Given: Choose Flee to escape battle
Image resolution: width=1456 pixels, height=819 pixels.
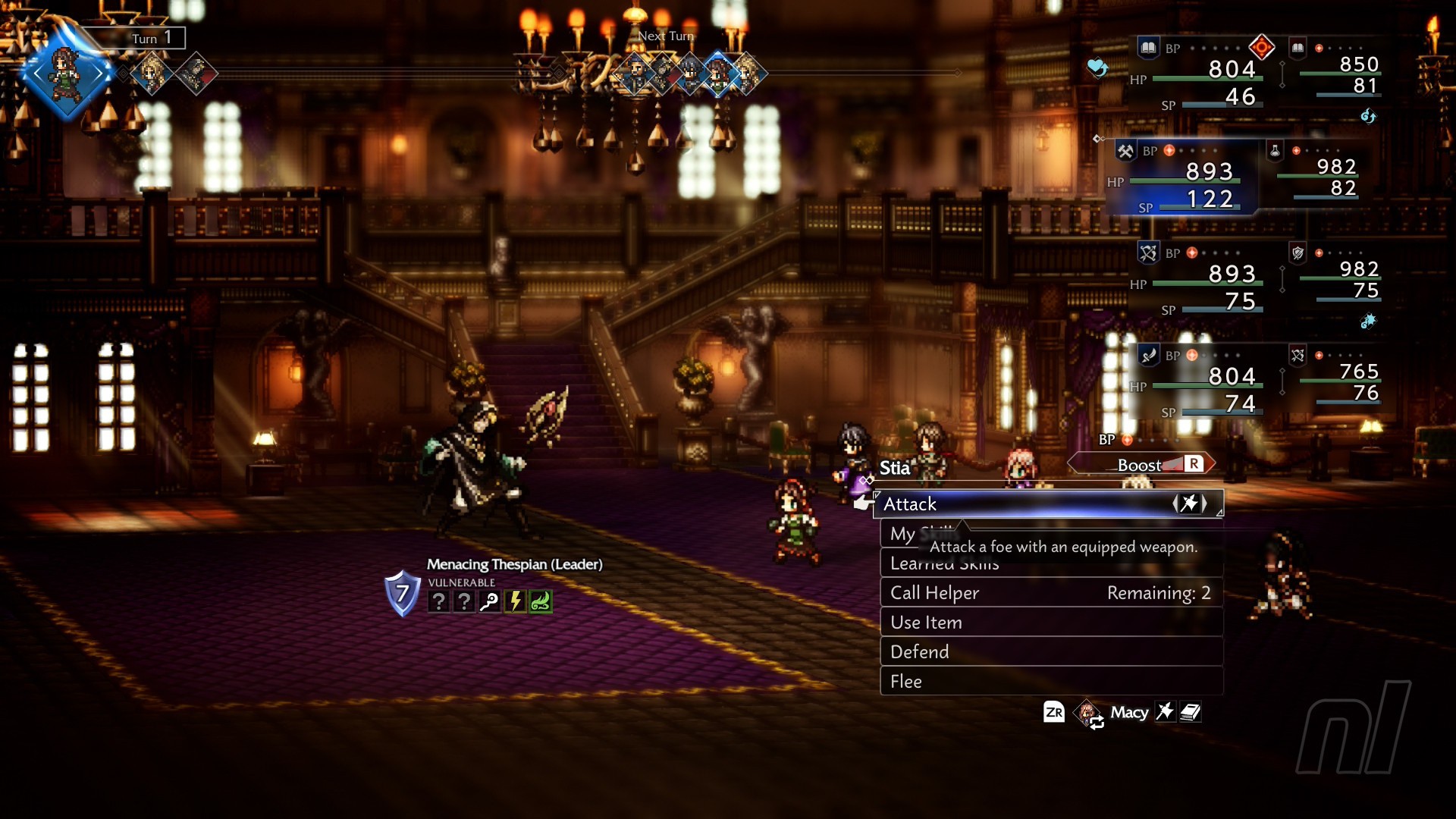Looking at the screenshot, I should (1050, 682).
